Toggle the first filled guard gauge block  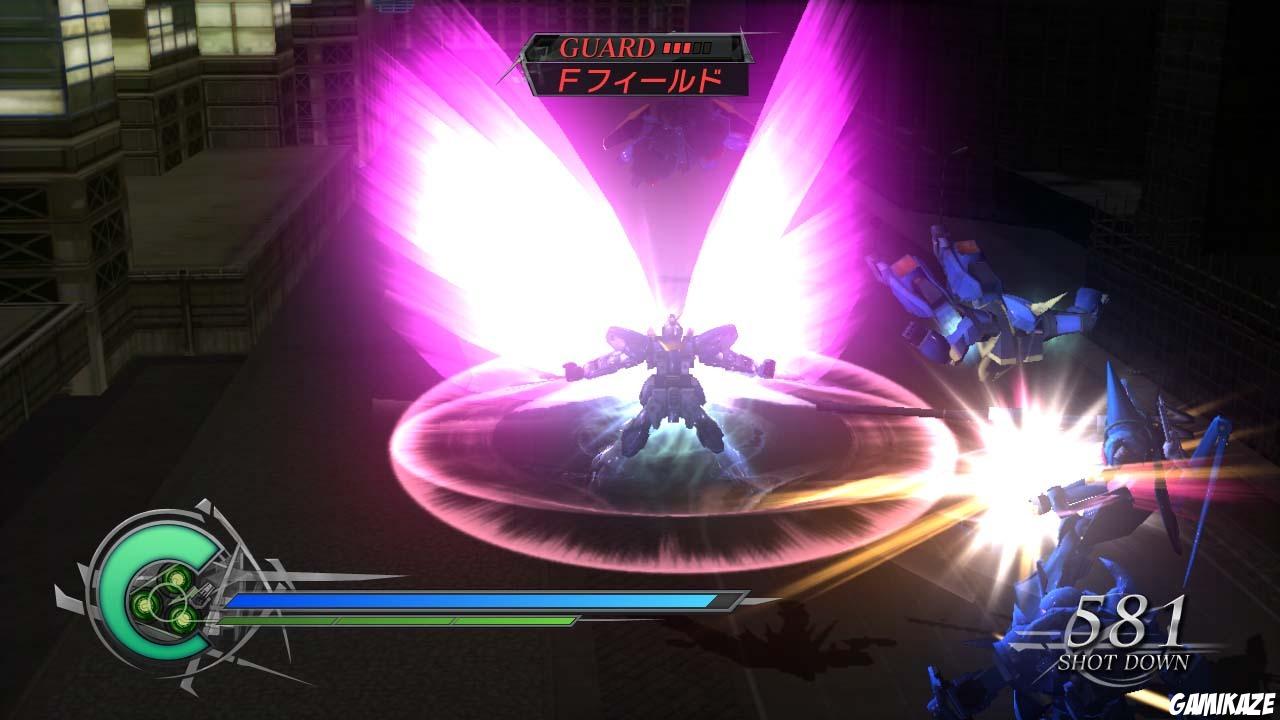point(666,46)
